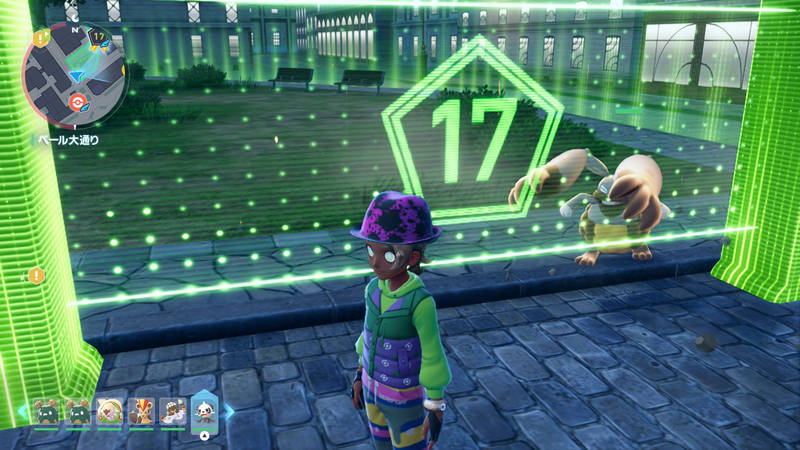Click the party bar's left arrow
Screen dimensions: 800x450
click(x=22, y=411)
